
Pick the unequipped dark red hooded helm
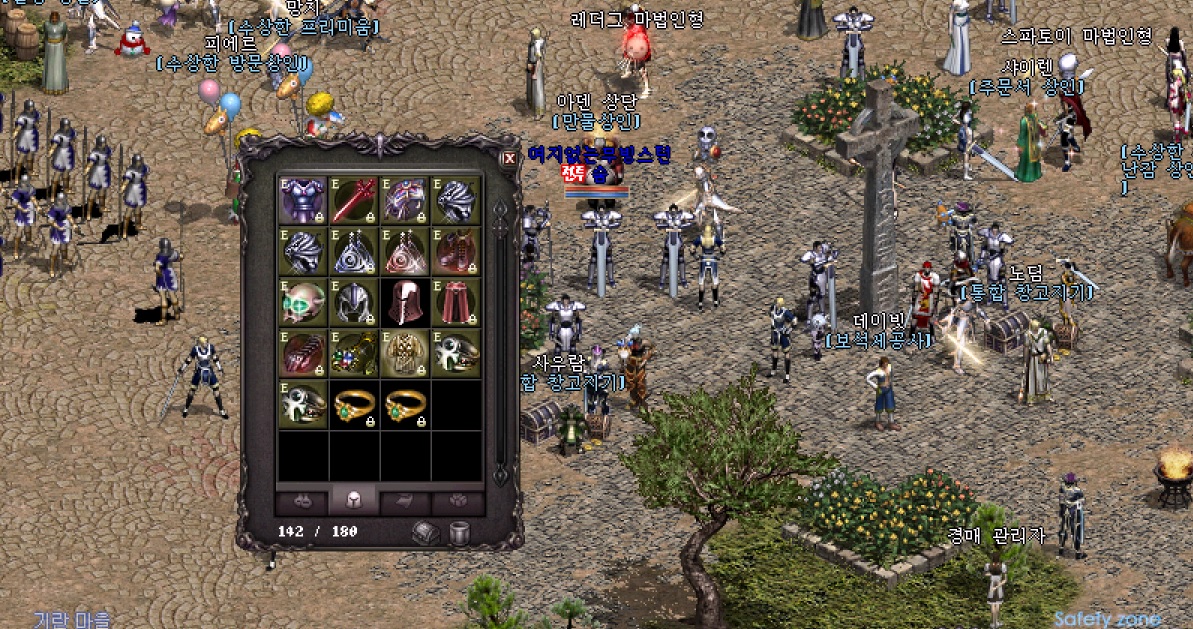(x=405, y=302)
